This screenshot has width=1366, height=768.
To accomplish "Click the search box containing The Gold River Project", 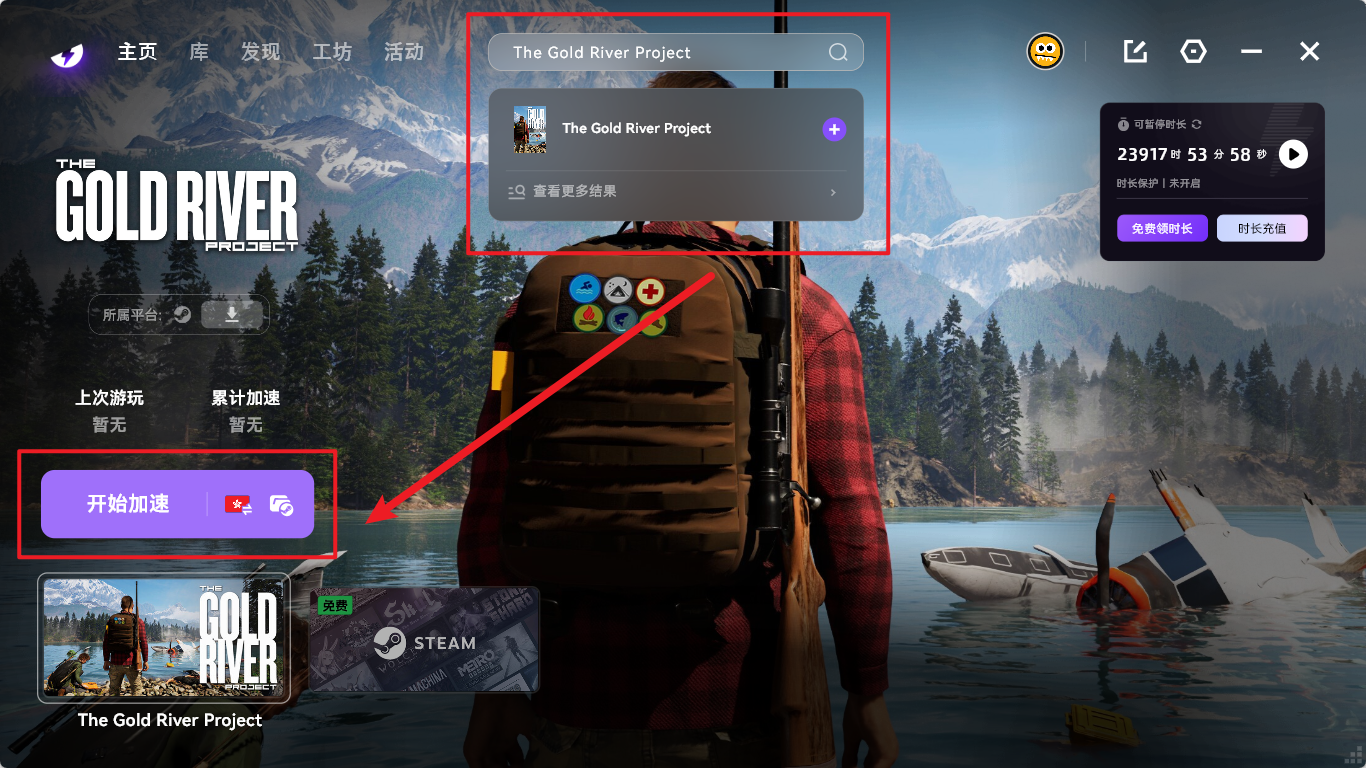I will pos(660,53).
